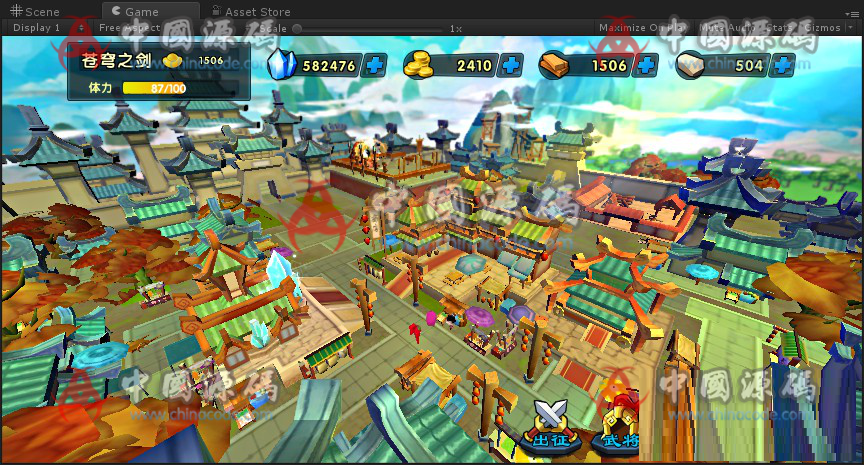Buy more orange brick resources via plus
This screenshot has width=864, height=465.
click(x=646, y=66)
